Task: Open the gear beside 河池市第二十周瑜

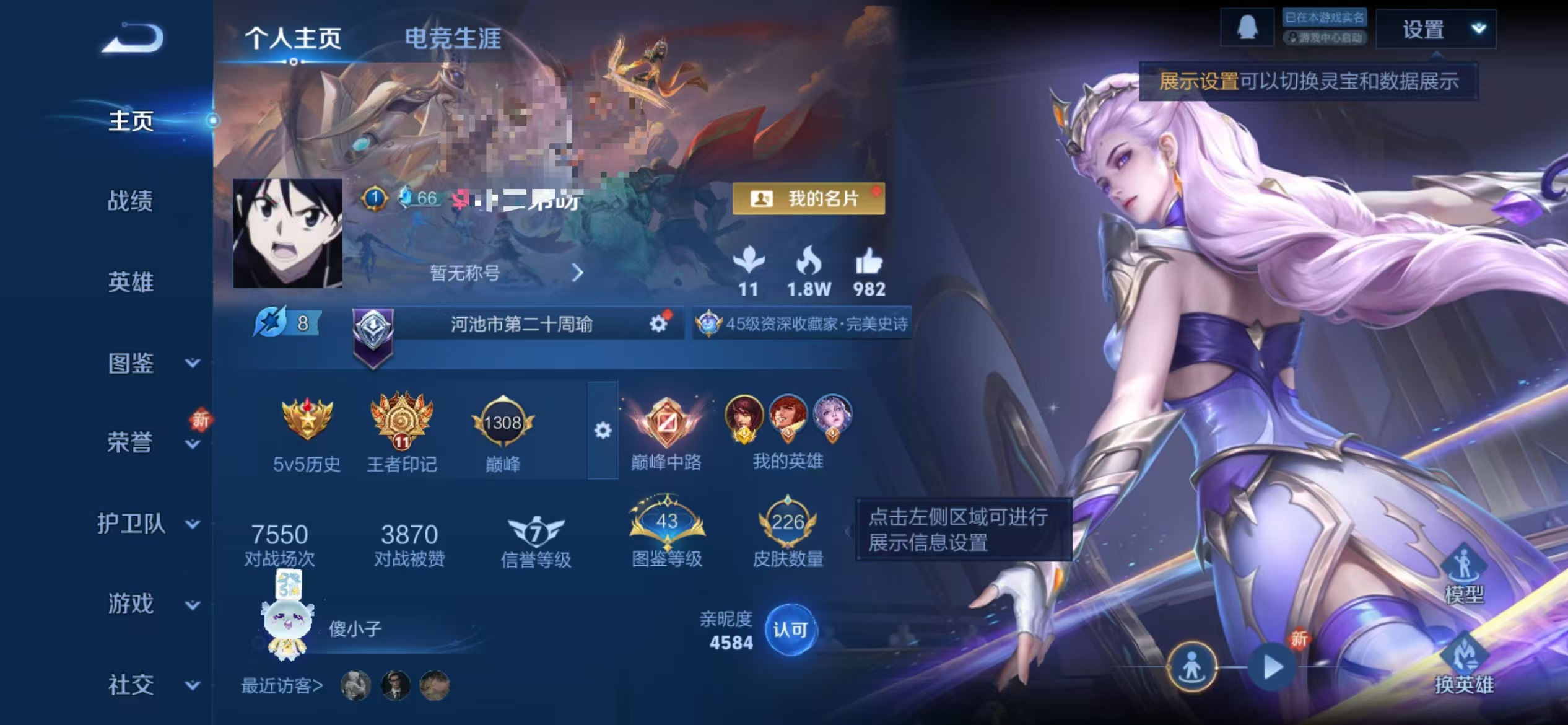Action: pos(656,323)
